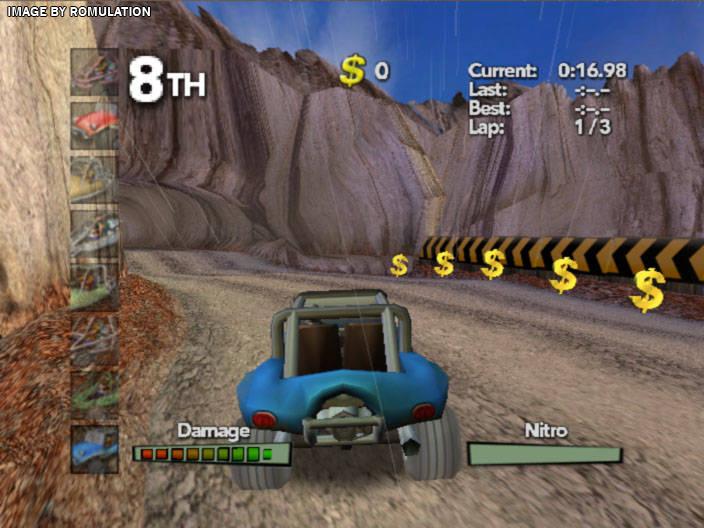The image size is (704, 528).
Task: Choose the top racer portrait in standings
Action: pyautogui.click(x=95, y=72)
